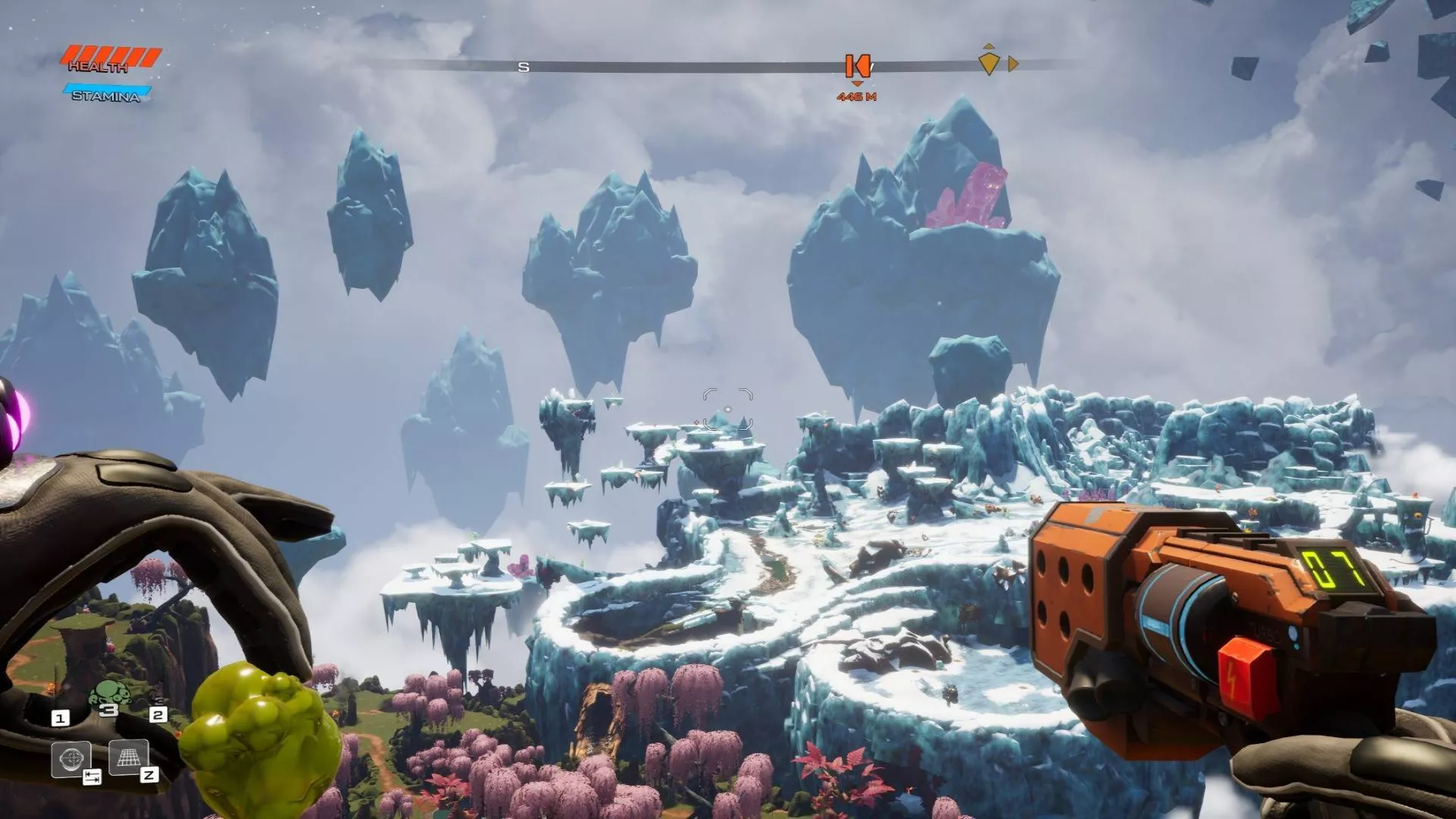Activate the scanner visor icon
This screenshot has height=819, width=1456.
point(71,758)
